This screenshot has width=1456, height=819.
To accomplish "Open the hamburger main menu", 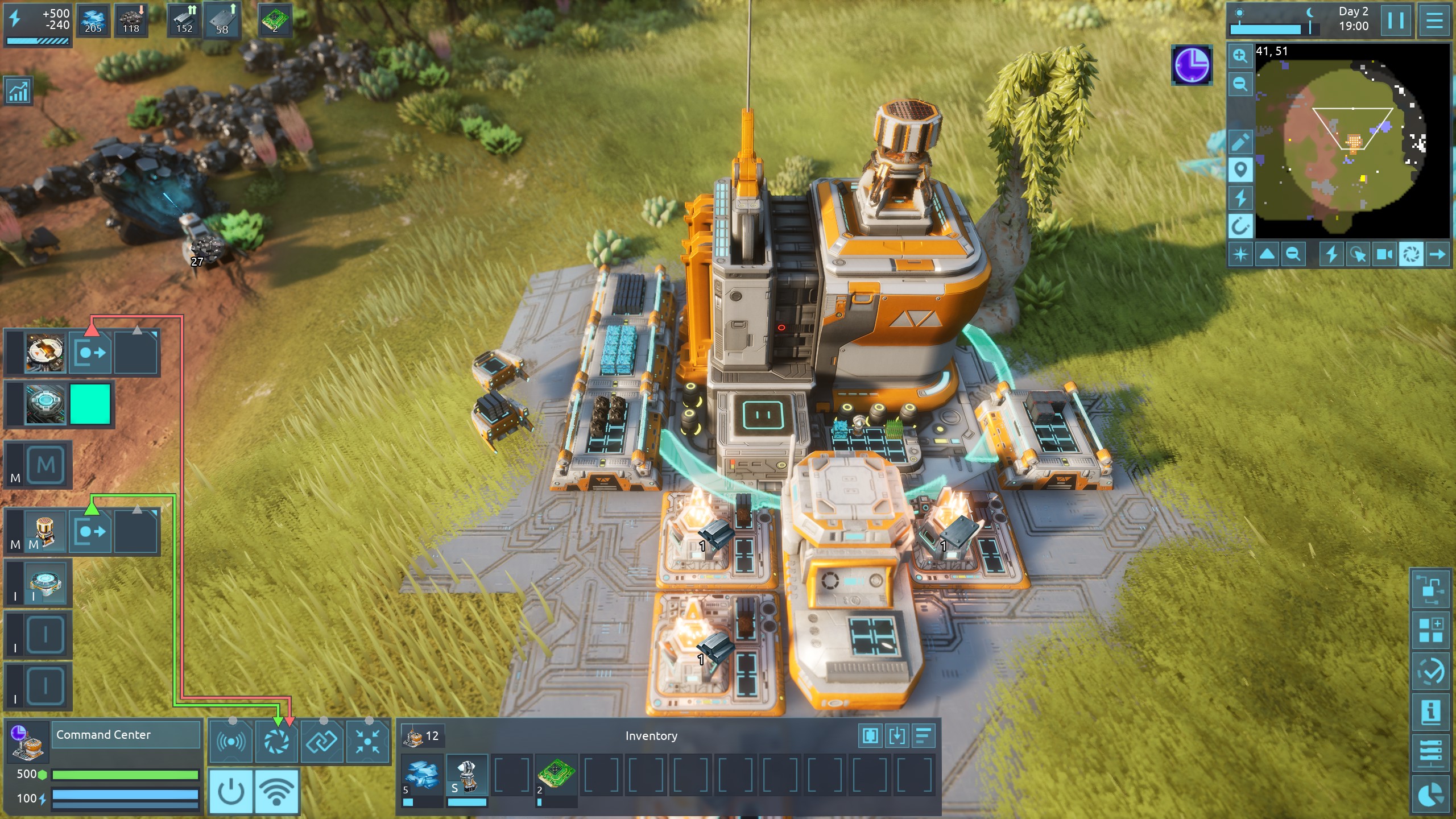I will coord(1434,21).
